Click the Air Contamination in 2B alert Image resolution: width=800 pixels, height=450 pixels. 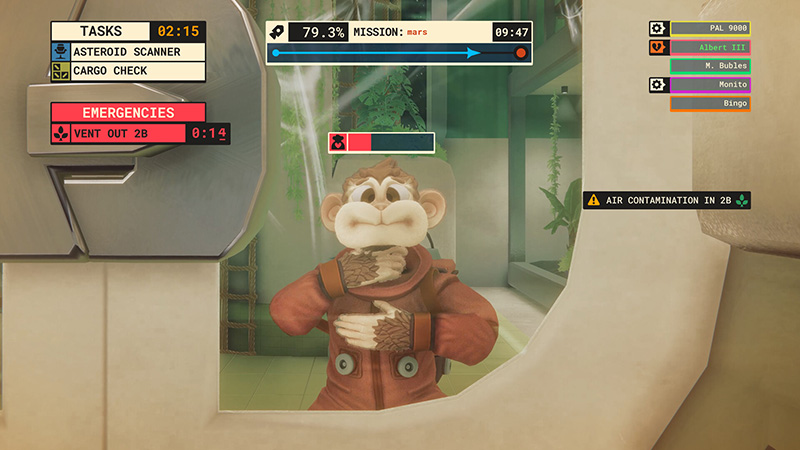667,200
